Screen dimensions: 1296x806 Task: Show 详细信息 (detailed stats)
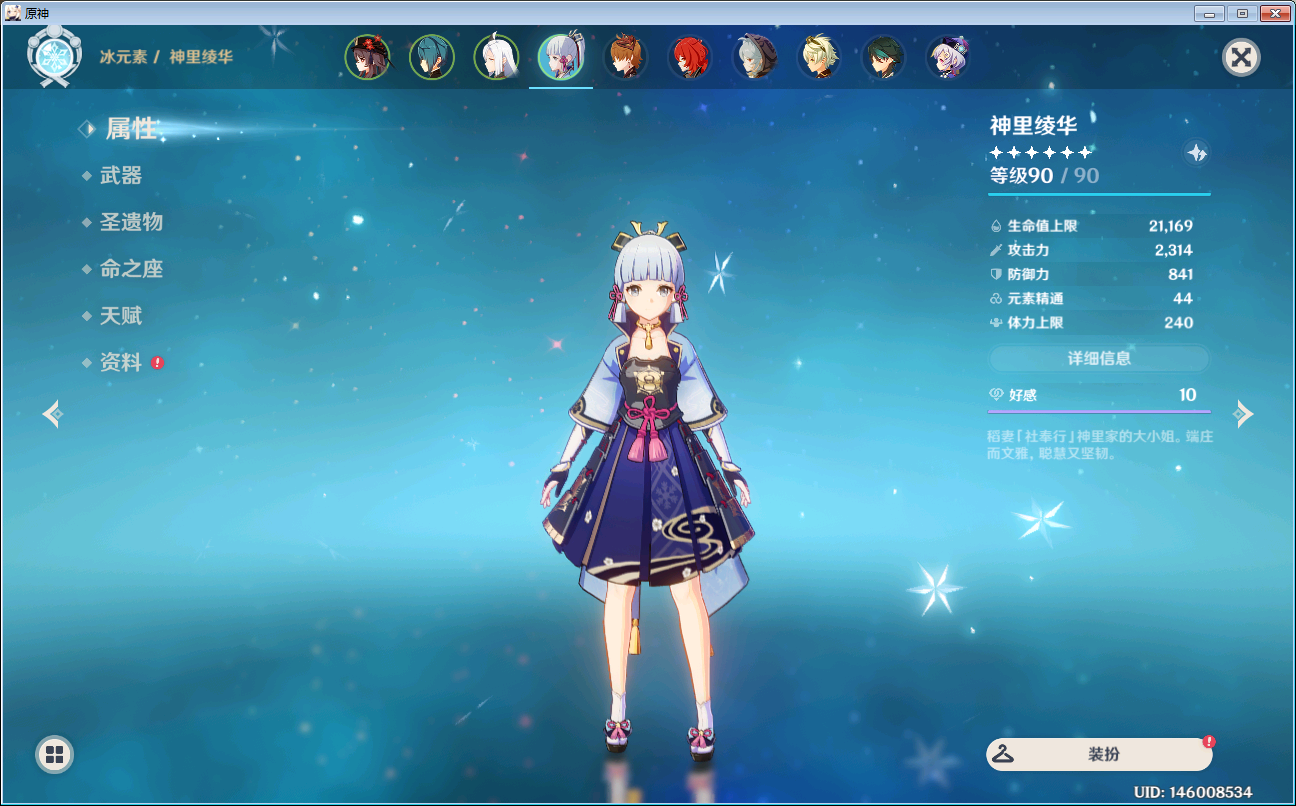[1099, 358]
